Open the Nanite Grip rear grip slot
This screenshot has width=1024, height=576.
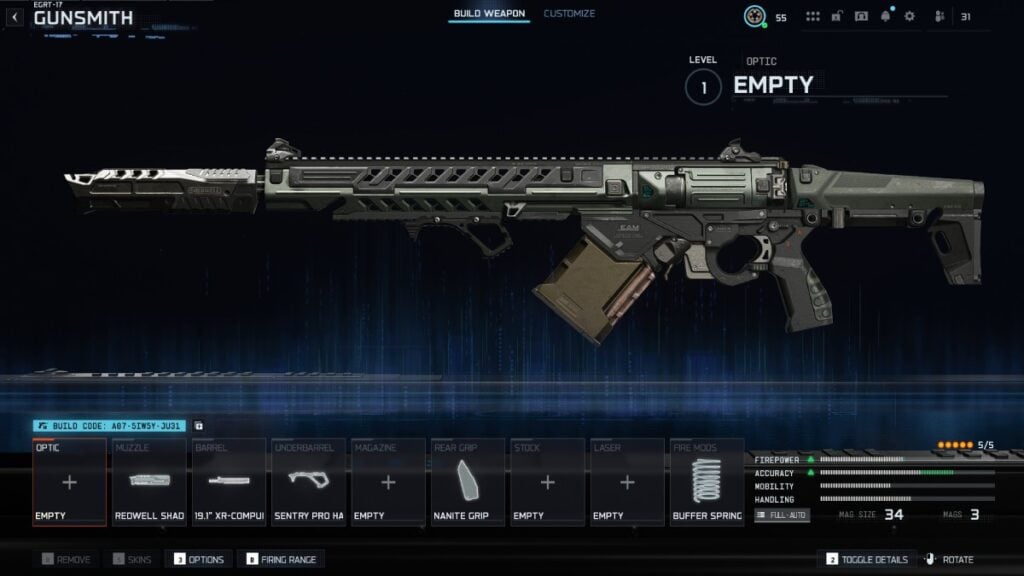[468, 482]
